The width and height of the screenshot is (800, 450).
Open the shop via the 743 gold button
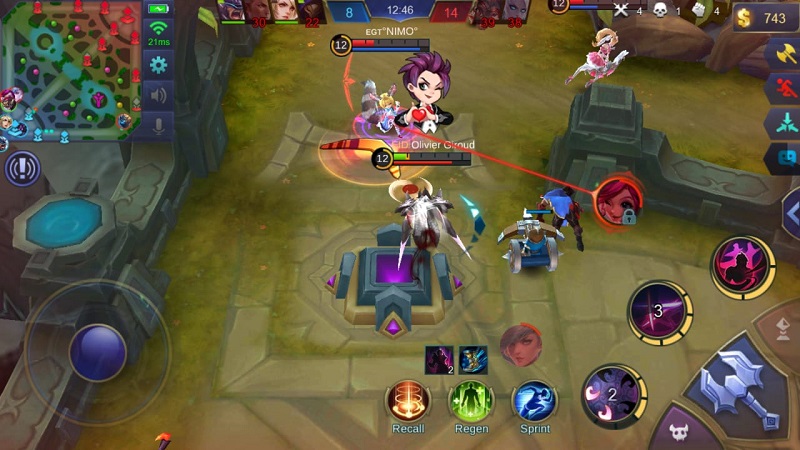(765, 18)
